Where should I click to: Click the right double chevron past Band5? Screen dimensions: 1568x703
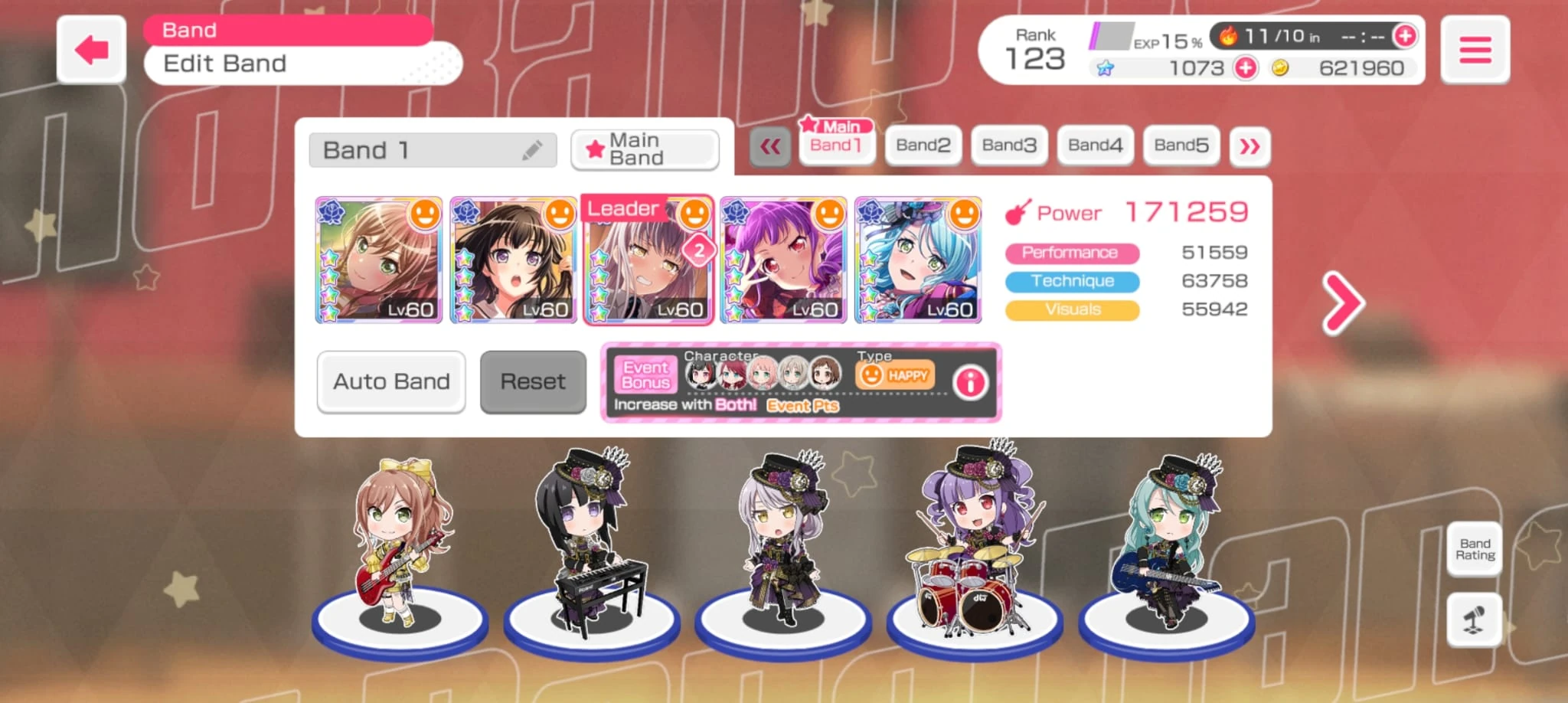pos(1249,146)
